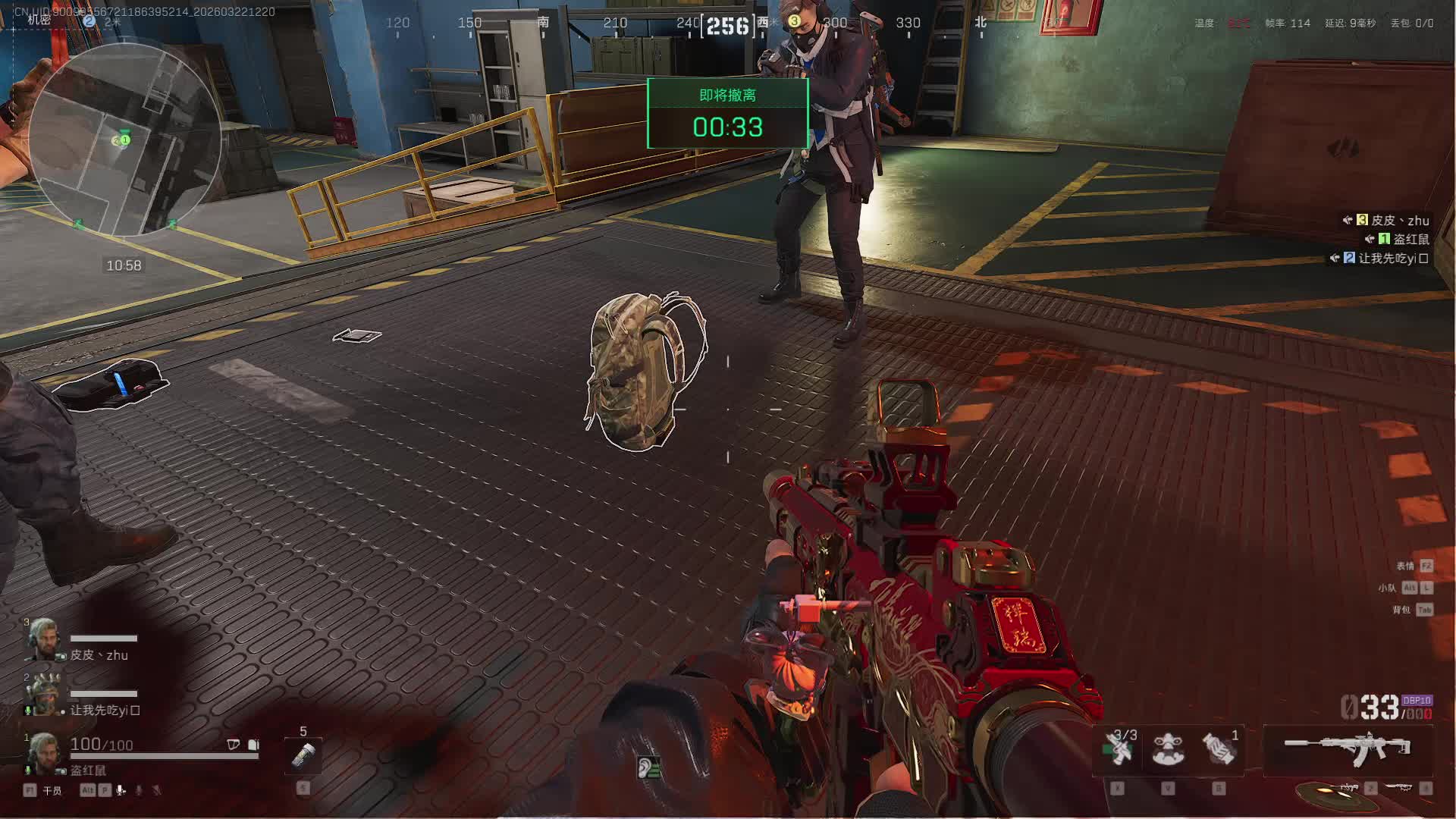
Task: Click the 背包 backpack shortcut label
Action: (1401, 610)
